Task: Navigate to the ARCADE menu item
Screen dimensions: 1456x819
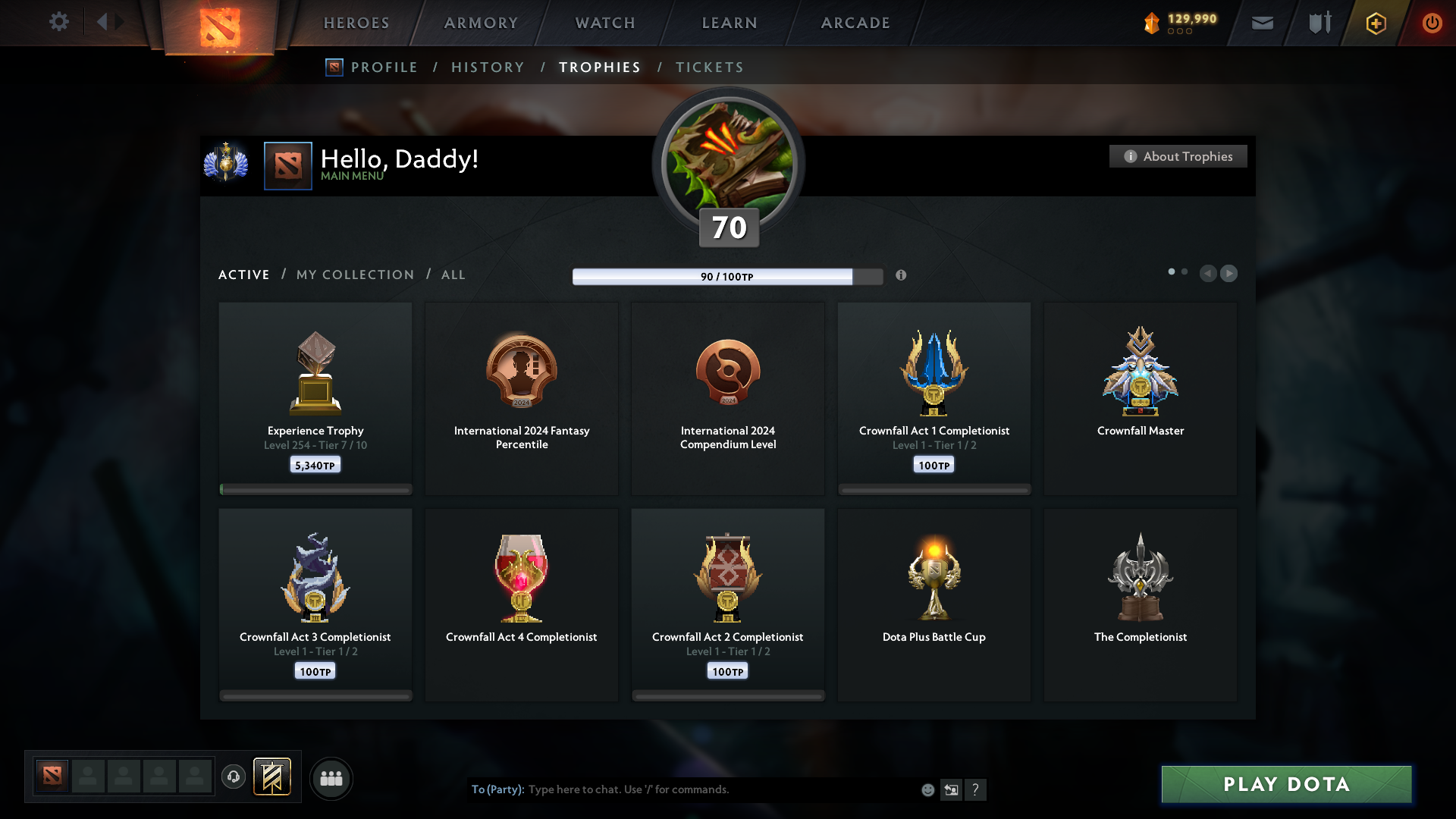Action: coord(855,23)
